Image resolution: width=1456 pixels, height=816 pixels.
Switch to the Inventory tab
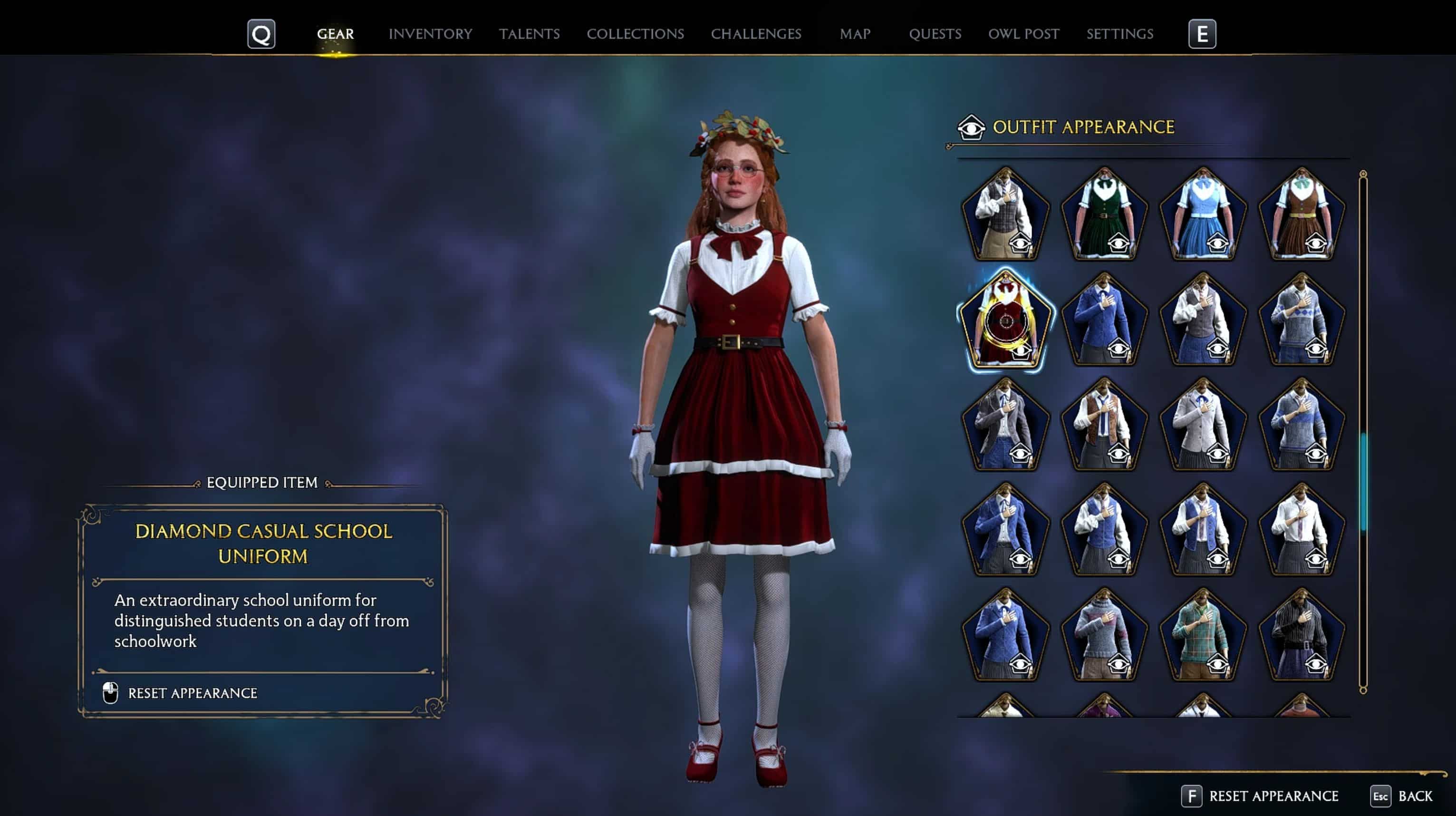click(x=430, y=34)
